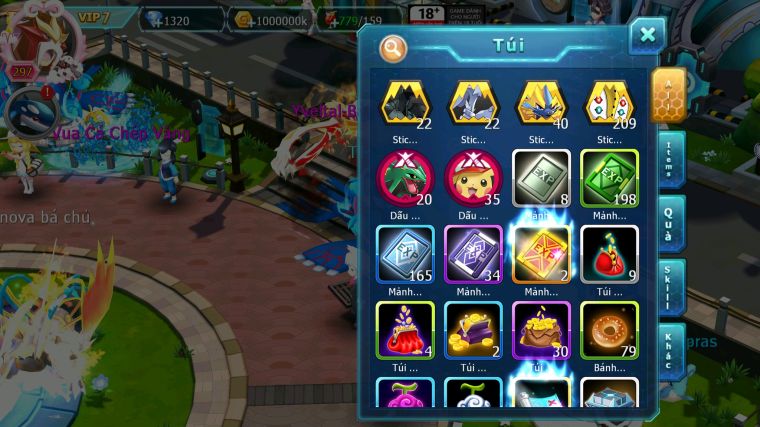Open the red pouch with quantity 9
Screen dimensions: 760x427
(x=609, y=254)
